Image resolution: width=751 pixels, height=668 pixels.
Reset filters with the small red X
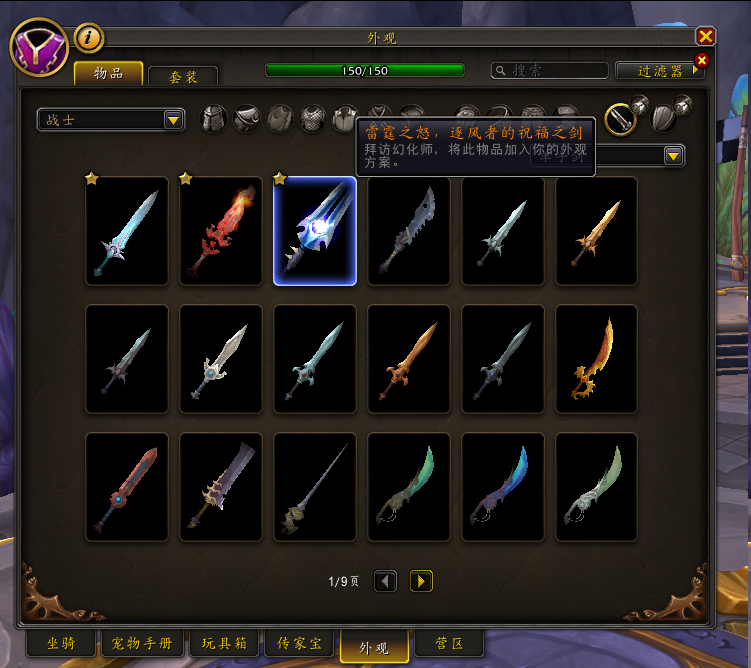click(x=701, y=60)
